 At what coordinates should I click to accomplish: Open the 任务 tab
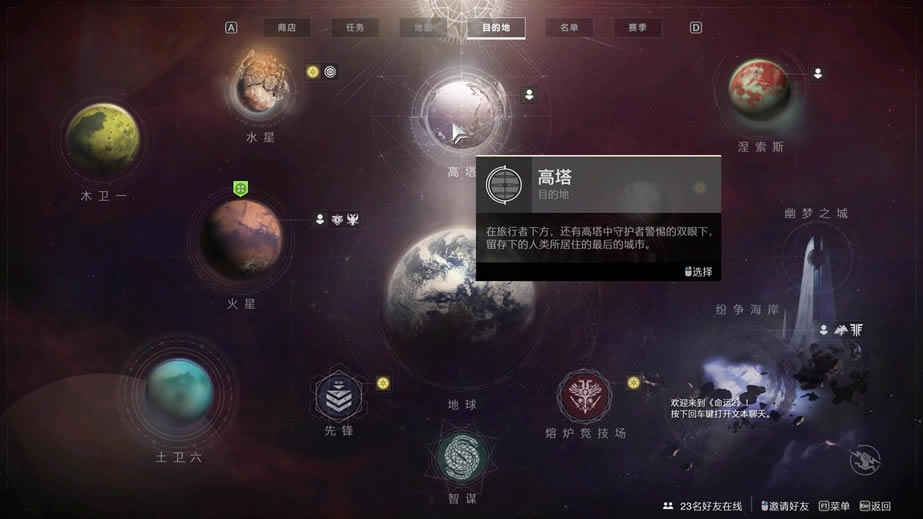355,28
